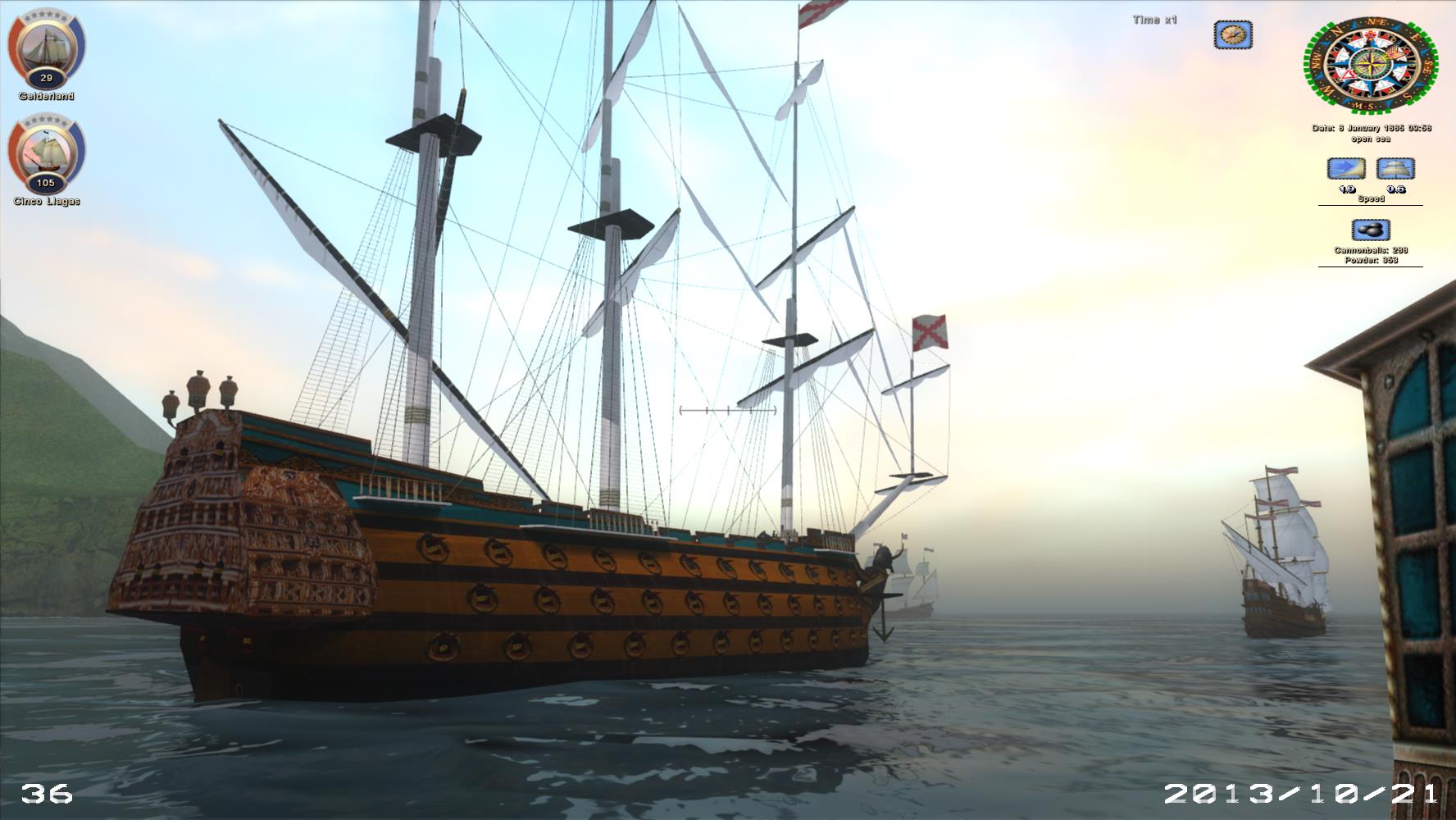Click the ship sail speed icon

[x=1395, y=169]
